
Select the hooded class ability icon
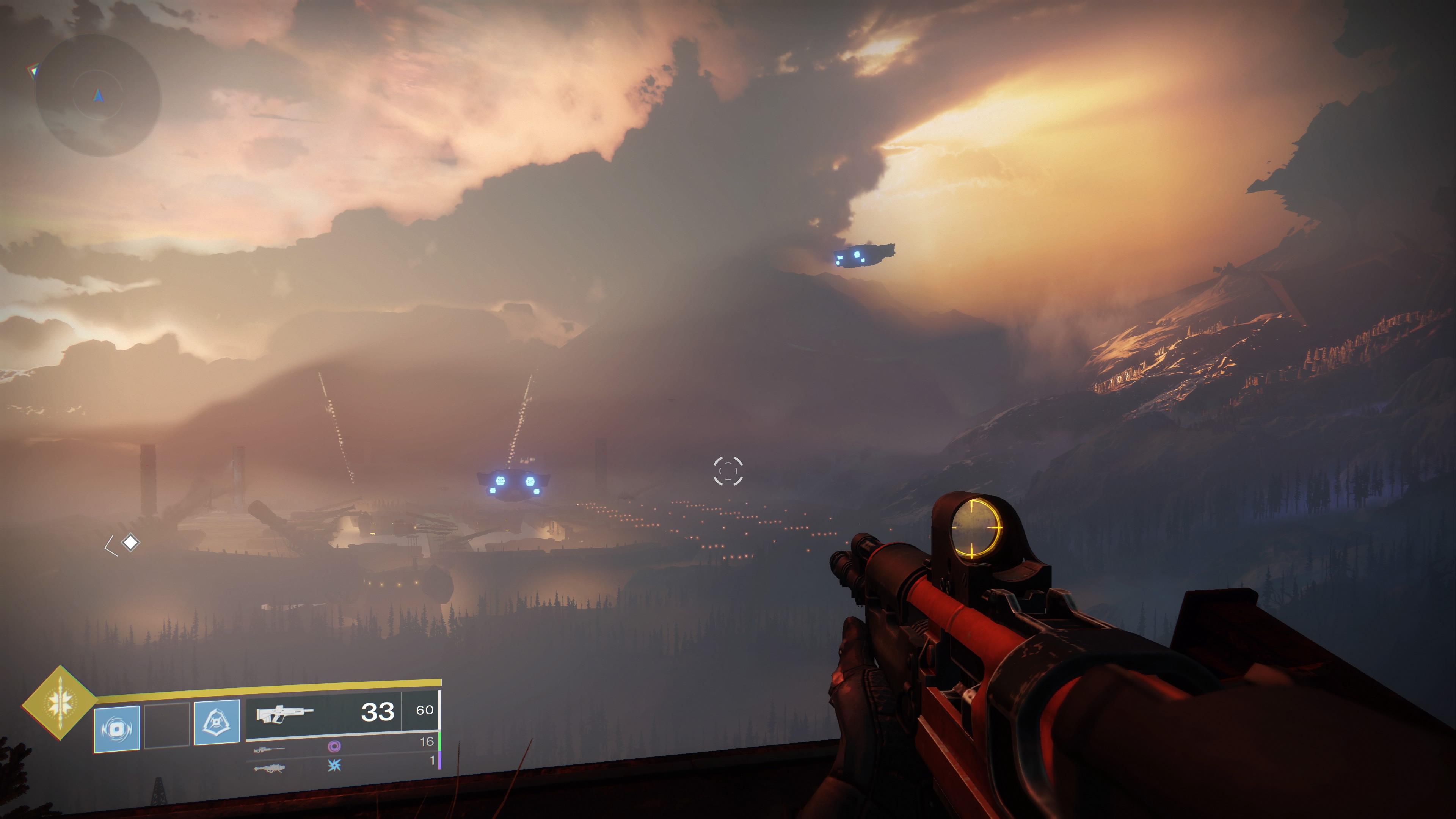(x=217, y=722)
